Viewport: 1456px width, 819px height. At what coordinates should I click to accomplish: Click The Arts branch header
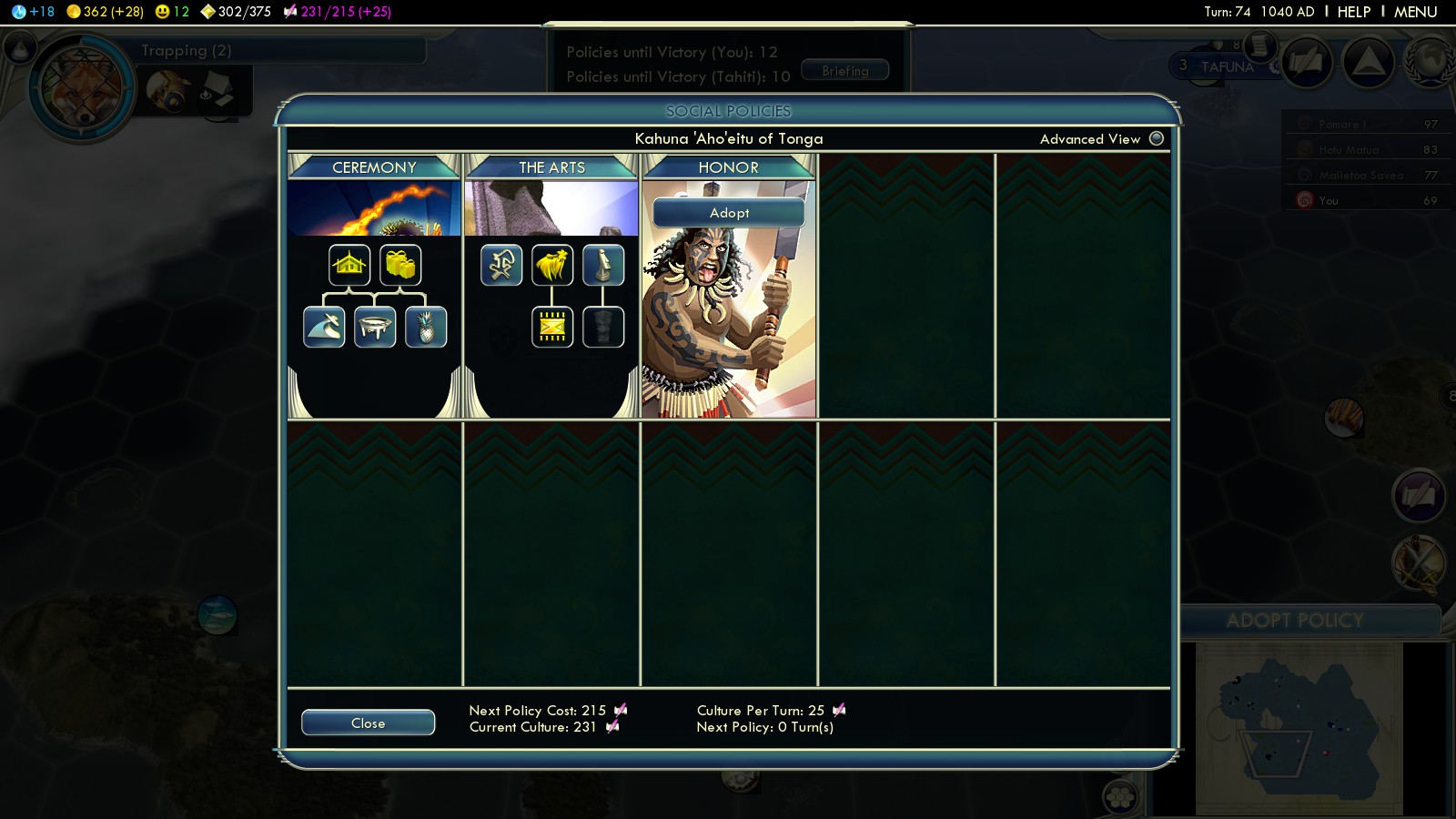coord(551,167)
